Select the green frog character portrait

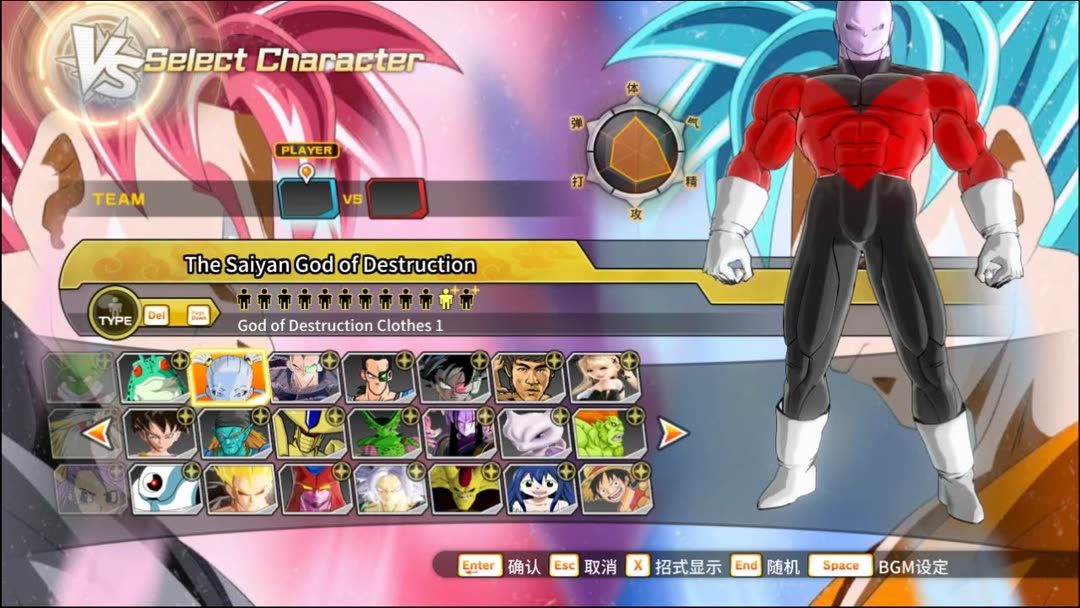[x=154, y=376]
